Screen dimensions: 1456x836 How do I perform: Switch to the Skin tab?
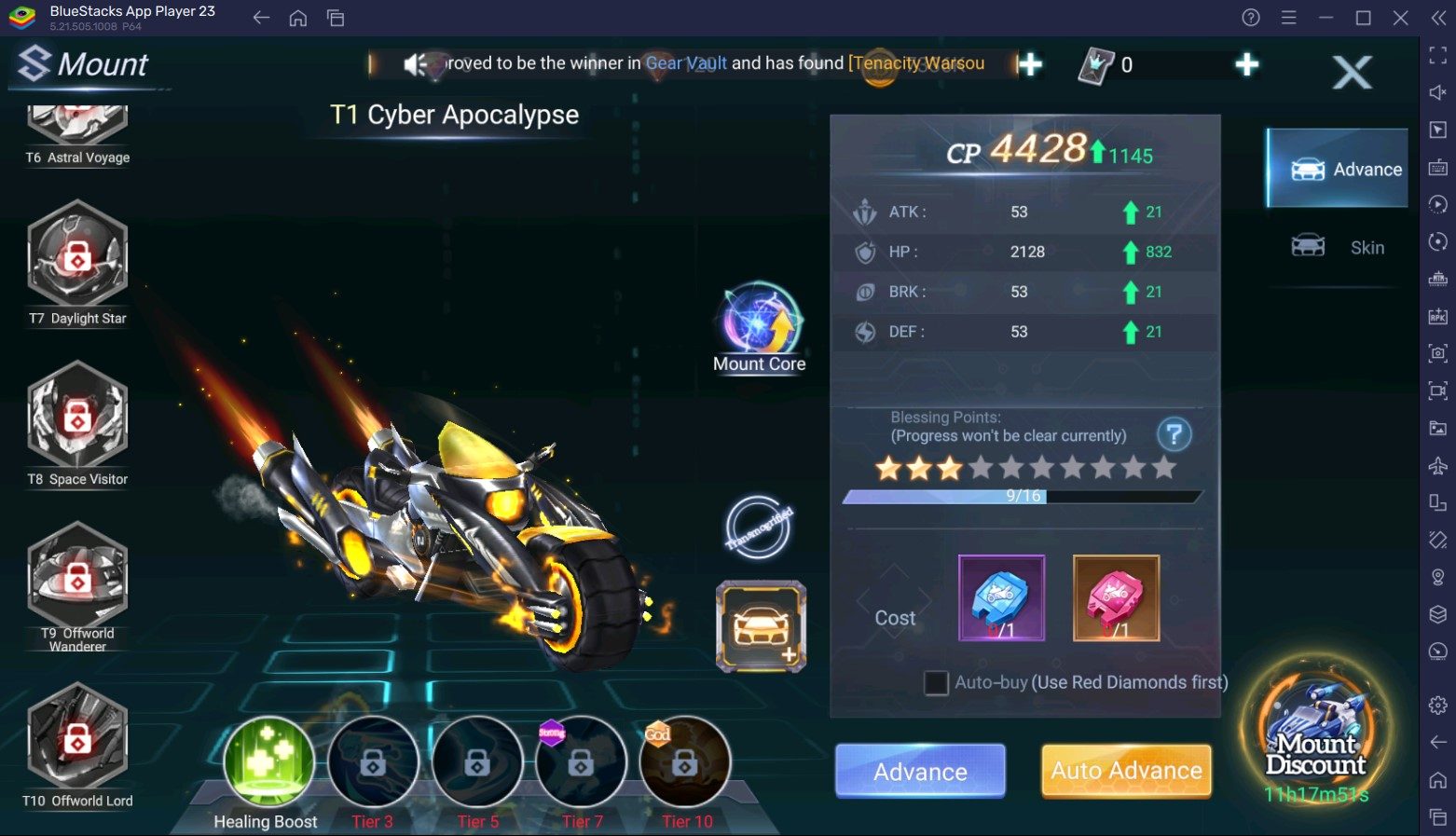[x=1338, y=247]
